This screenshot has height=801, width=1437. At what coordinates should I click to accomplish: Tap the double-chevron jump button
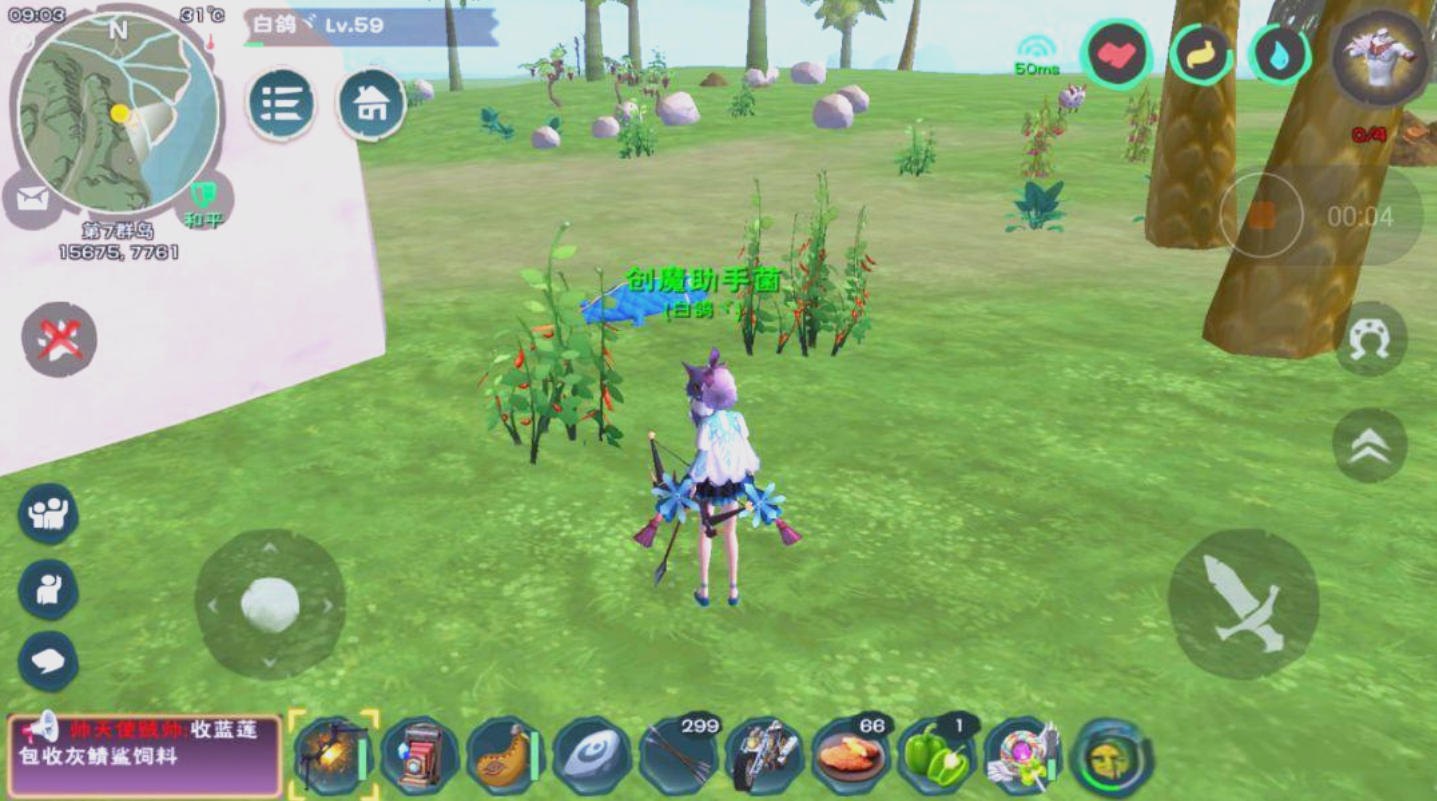point(1369,446)
